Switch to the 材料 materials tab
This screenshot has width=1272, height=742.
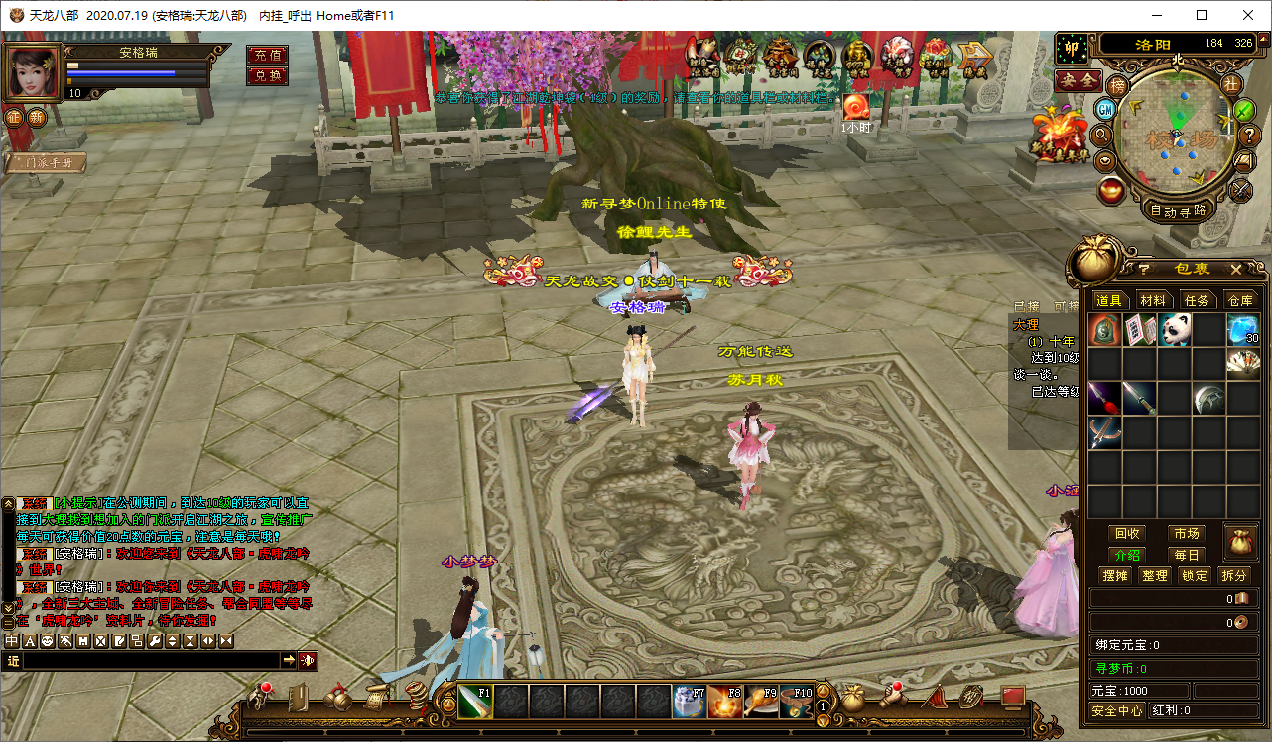1152,300
